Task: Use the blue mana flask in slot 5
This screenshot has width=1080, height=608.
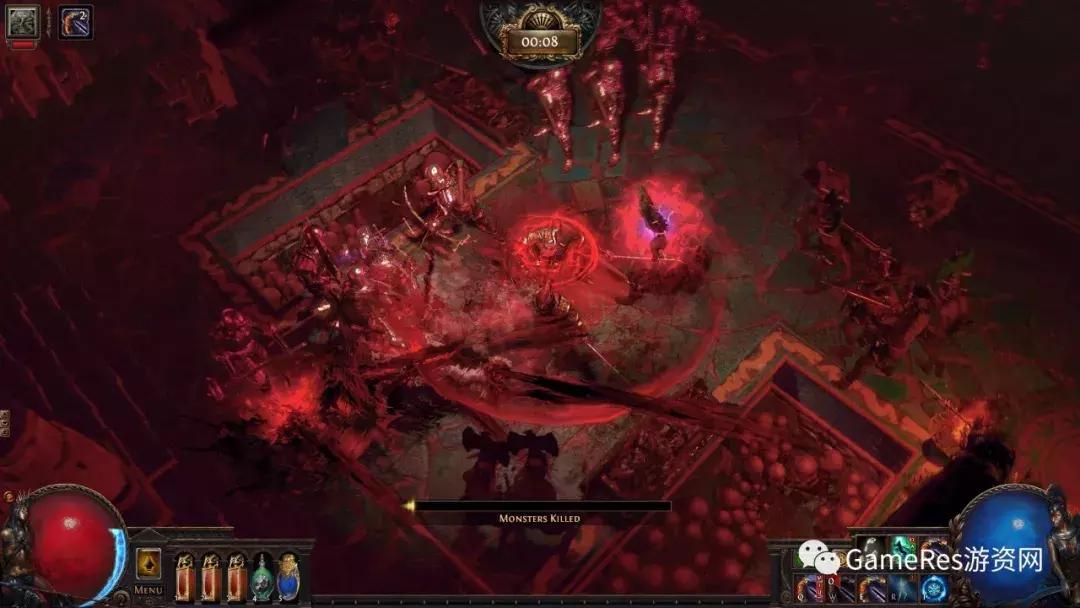Action: pos(288,577)
